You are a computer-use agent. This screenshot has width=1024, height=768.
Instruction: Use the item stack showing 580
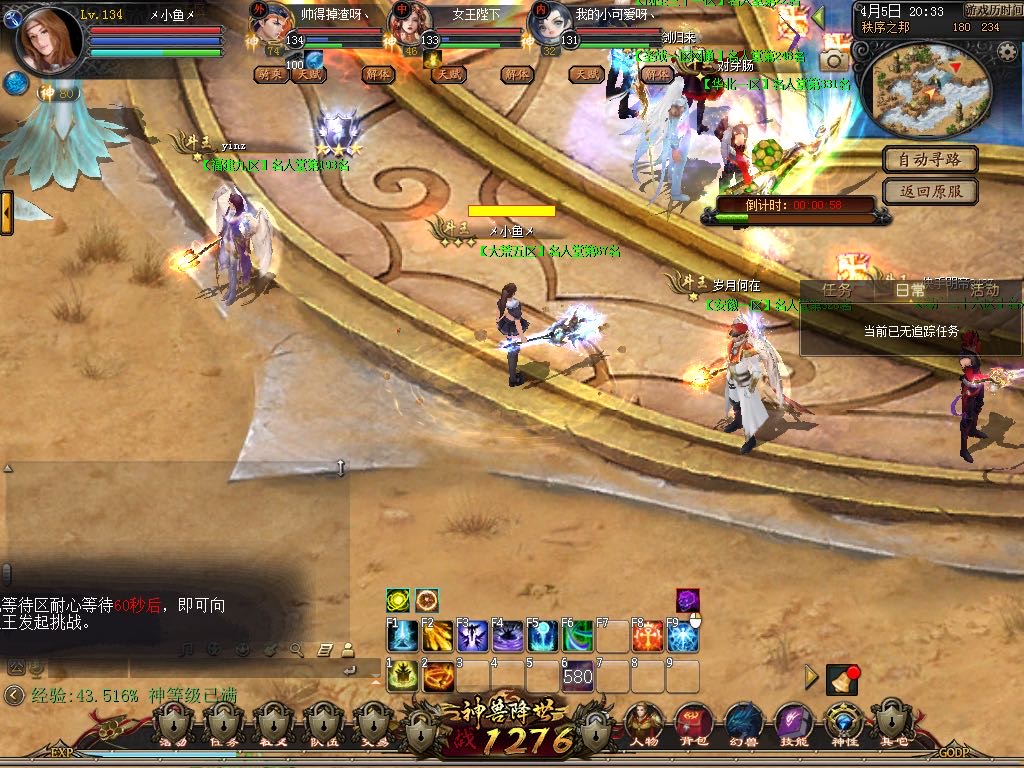click(x=578, y=677)
